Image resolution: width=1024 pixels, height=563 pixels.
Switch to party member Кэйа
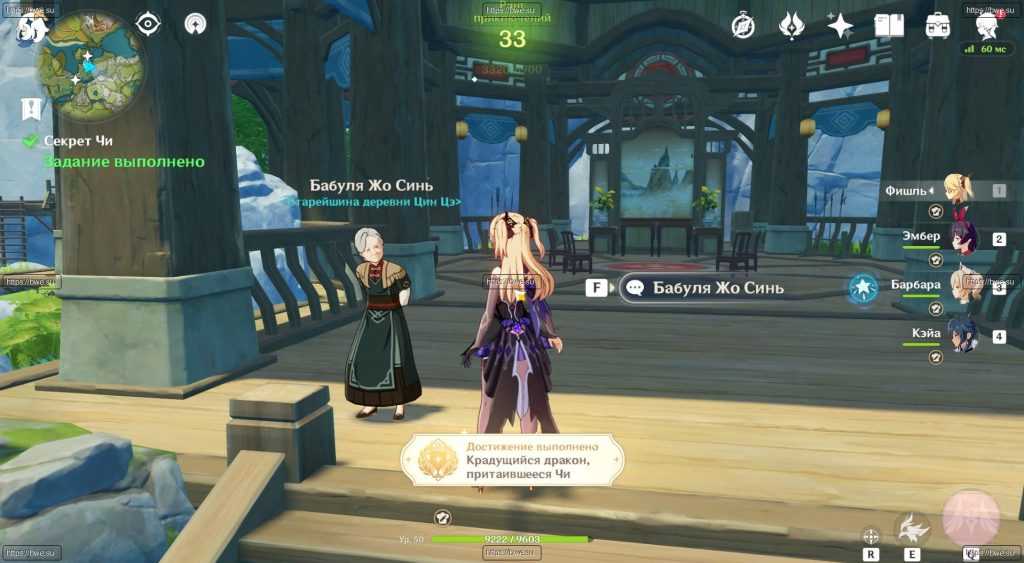[x=963, y=336]
